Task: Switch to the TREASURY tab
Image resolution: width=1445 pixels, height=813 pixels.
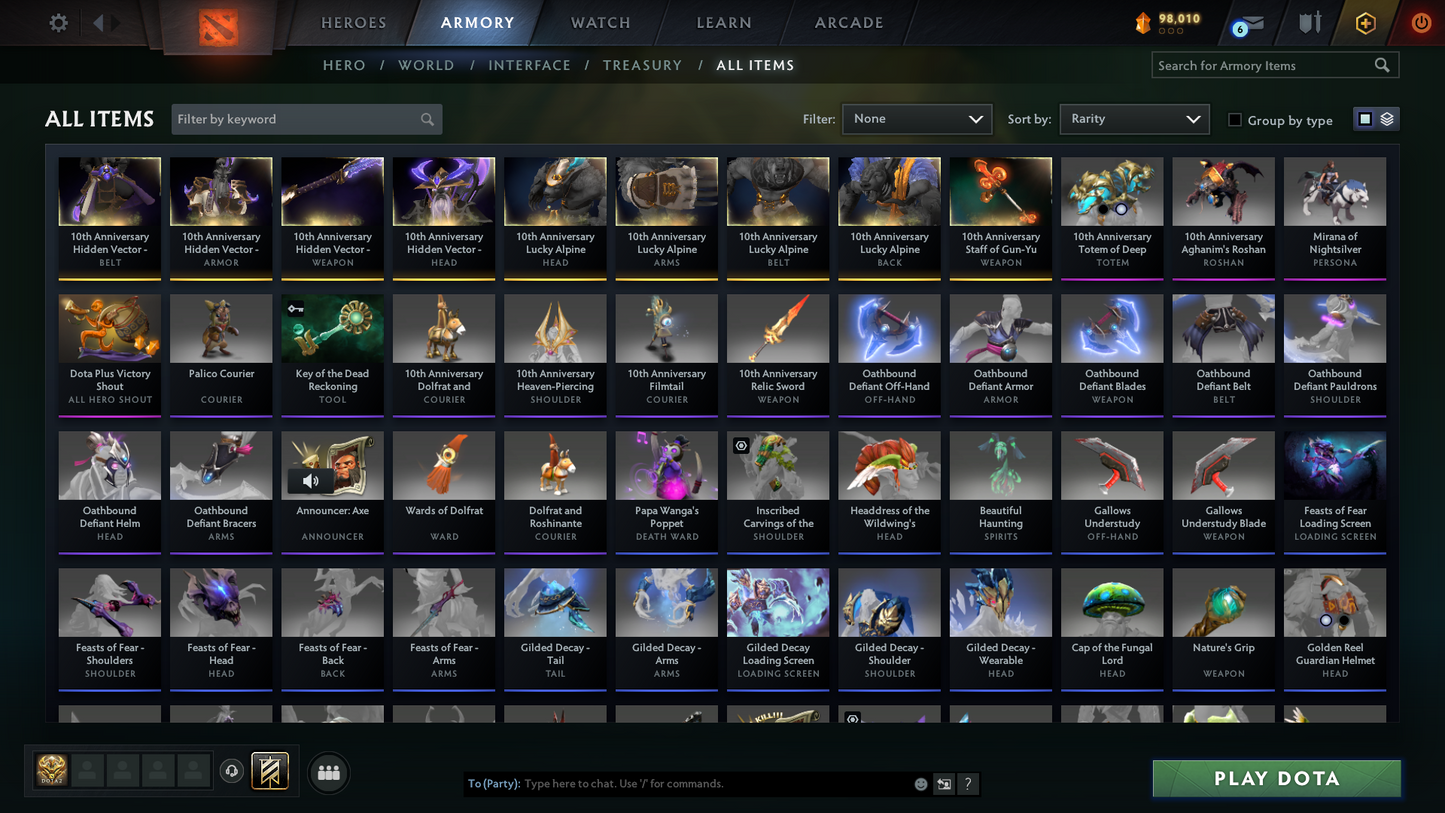Action: pos(642,65)
